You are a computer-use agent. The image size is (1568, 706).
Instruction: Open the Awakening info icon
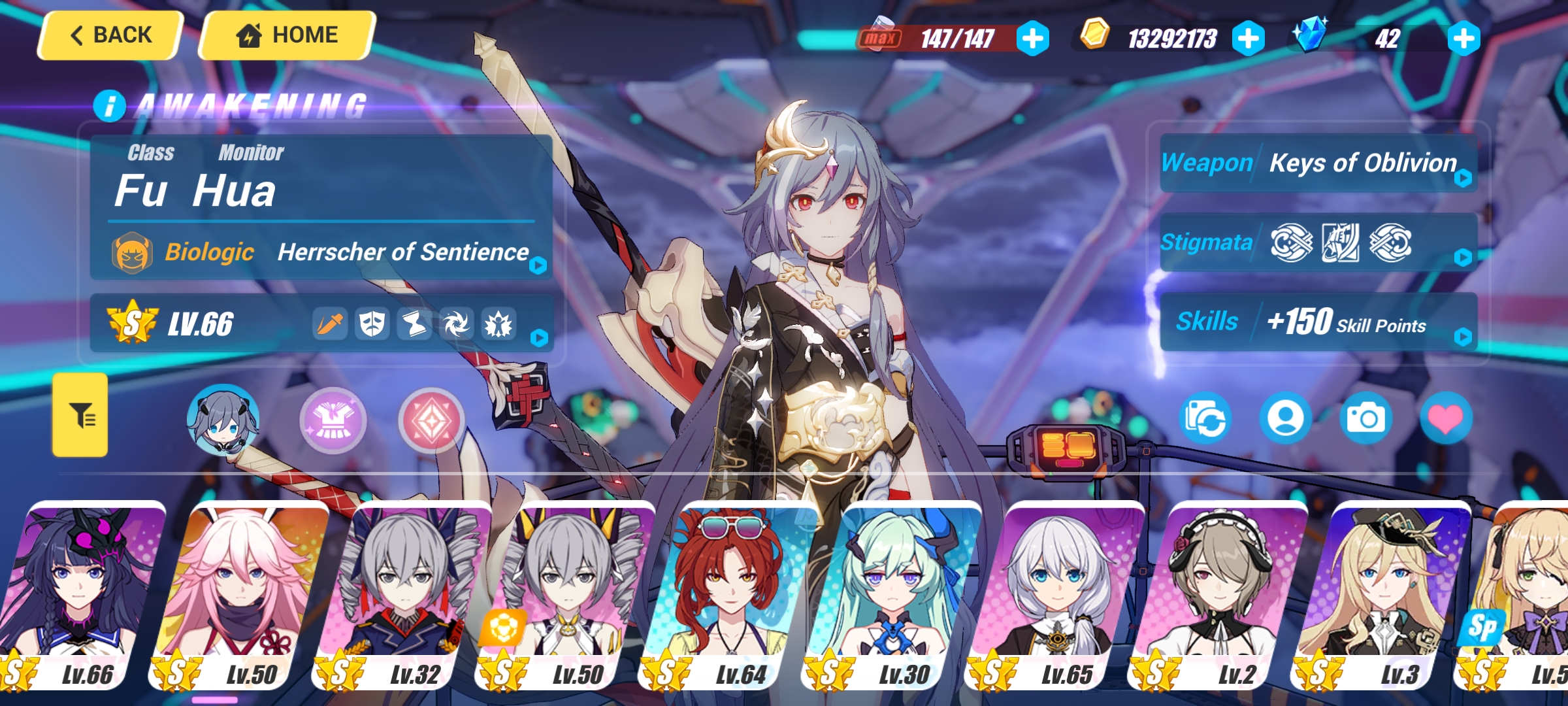(x=109, y=106)
